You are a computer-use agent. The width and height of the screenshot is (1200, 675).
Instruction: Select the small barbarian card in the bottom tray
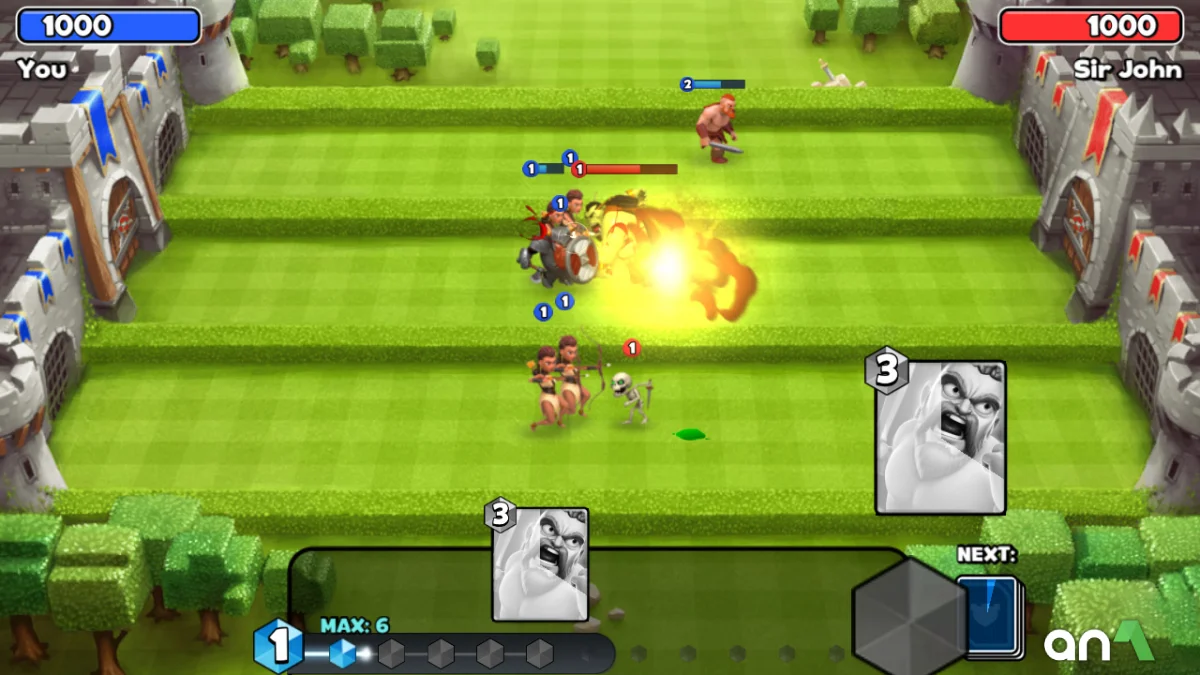click(540, 564)
